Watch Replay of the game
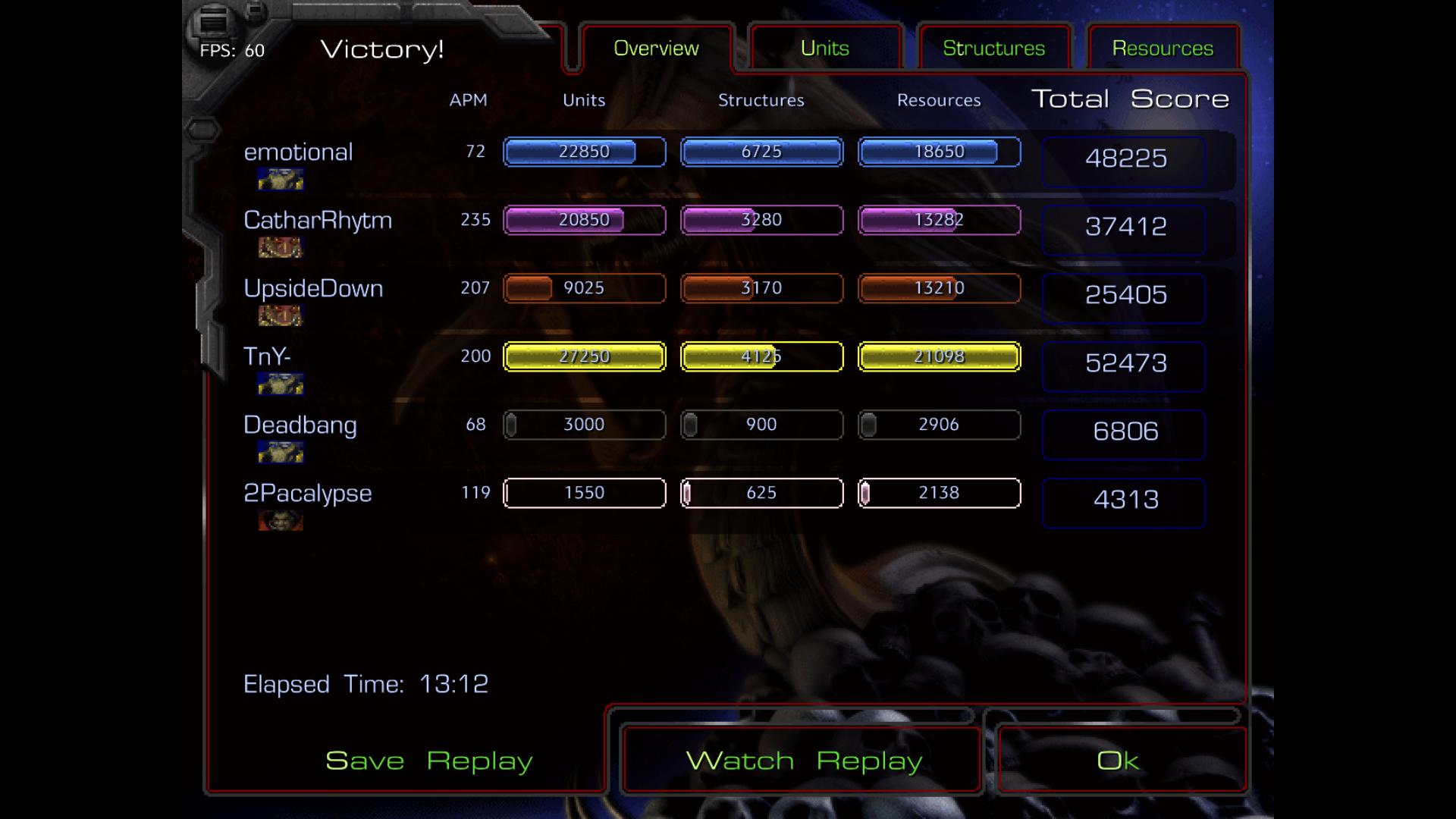 [x=803, y=761]
